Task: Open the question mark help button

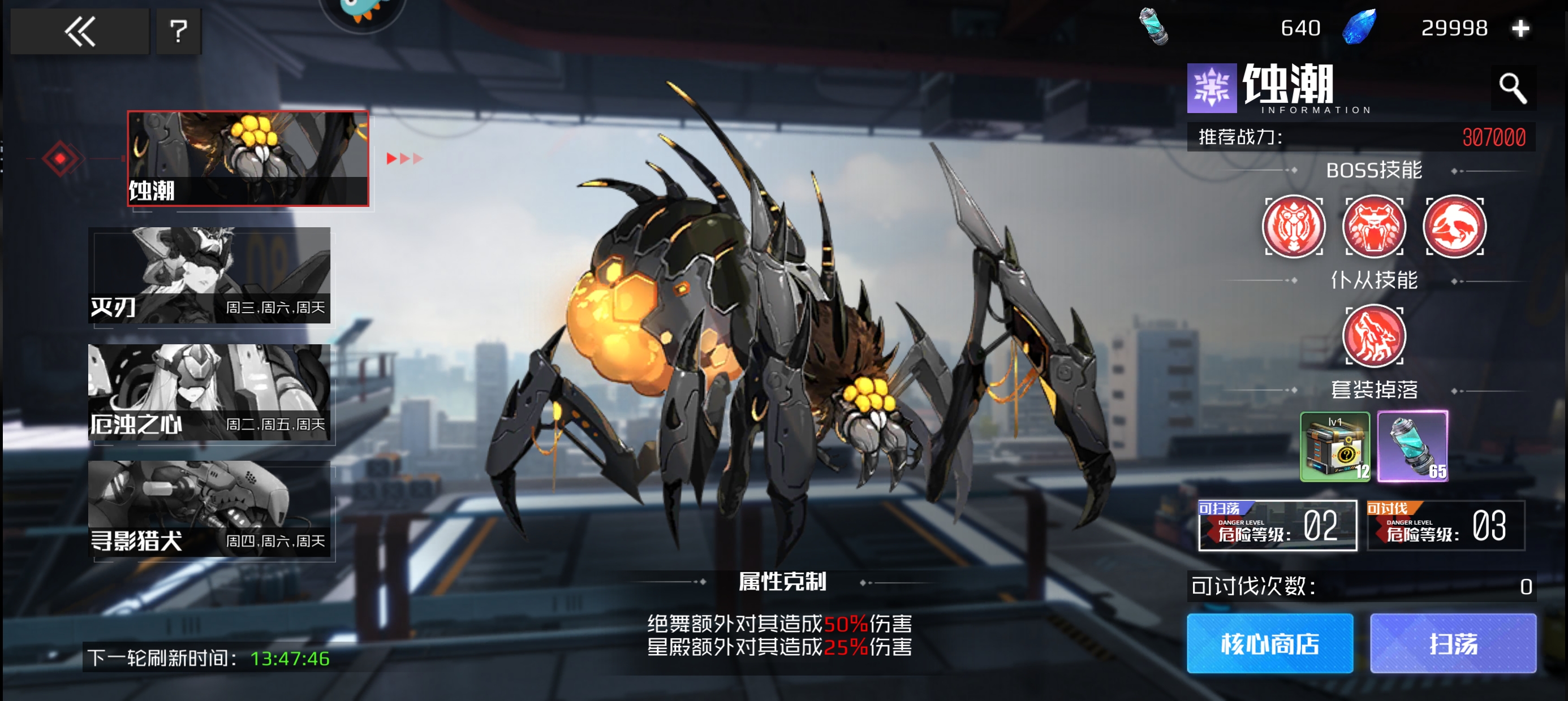Action: pyautogui.click(x=178, y=31)
